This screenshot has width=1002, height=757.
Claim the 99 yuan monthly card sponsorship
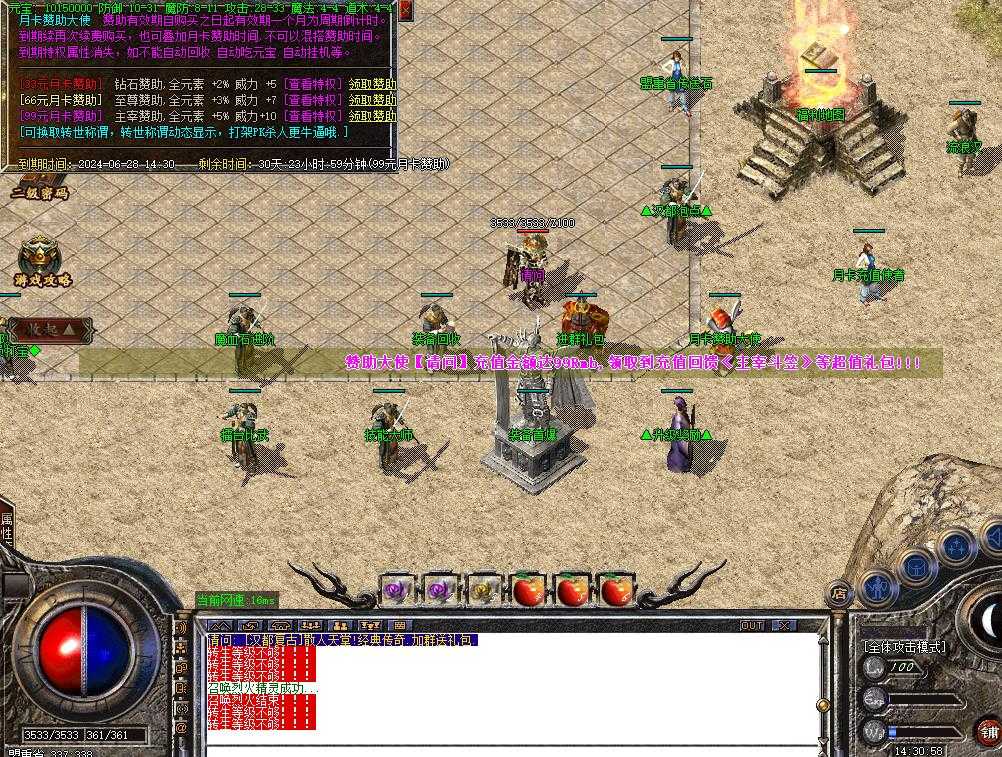click(x=371, y=116)
